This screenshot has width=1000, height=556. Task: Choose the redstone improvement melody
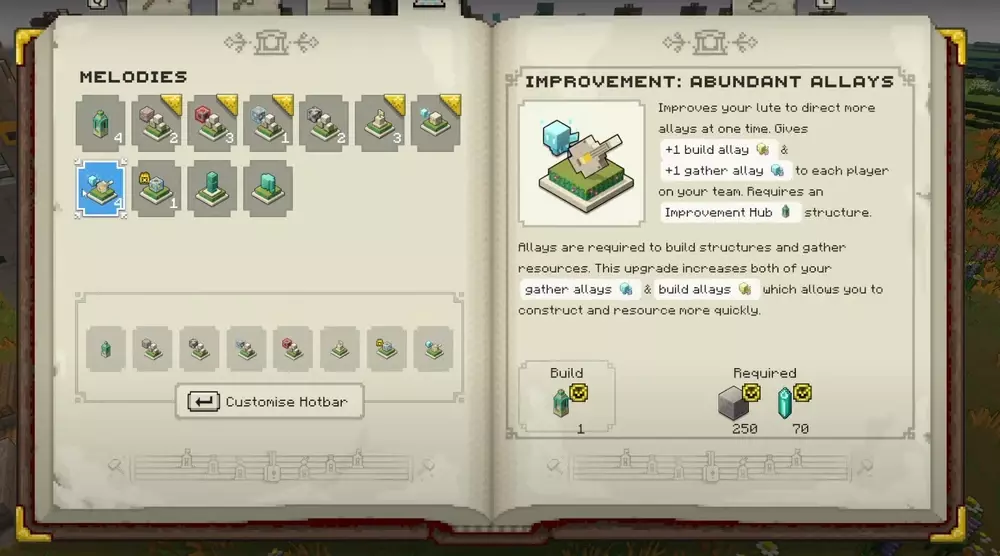pyautogui.click(x=212, y=123)
